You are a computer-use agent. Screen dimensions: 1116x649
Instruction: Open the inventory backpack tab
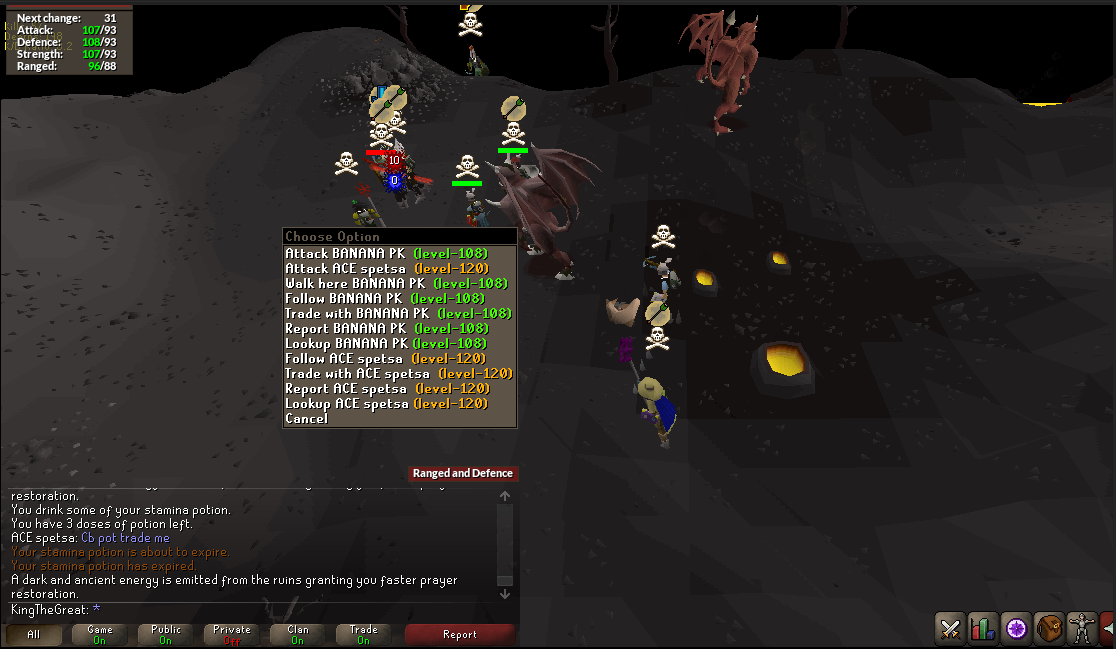[1049, 628]
